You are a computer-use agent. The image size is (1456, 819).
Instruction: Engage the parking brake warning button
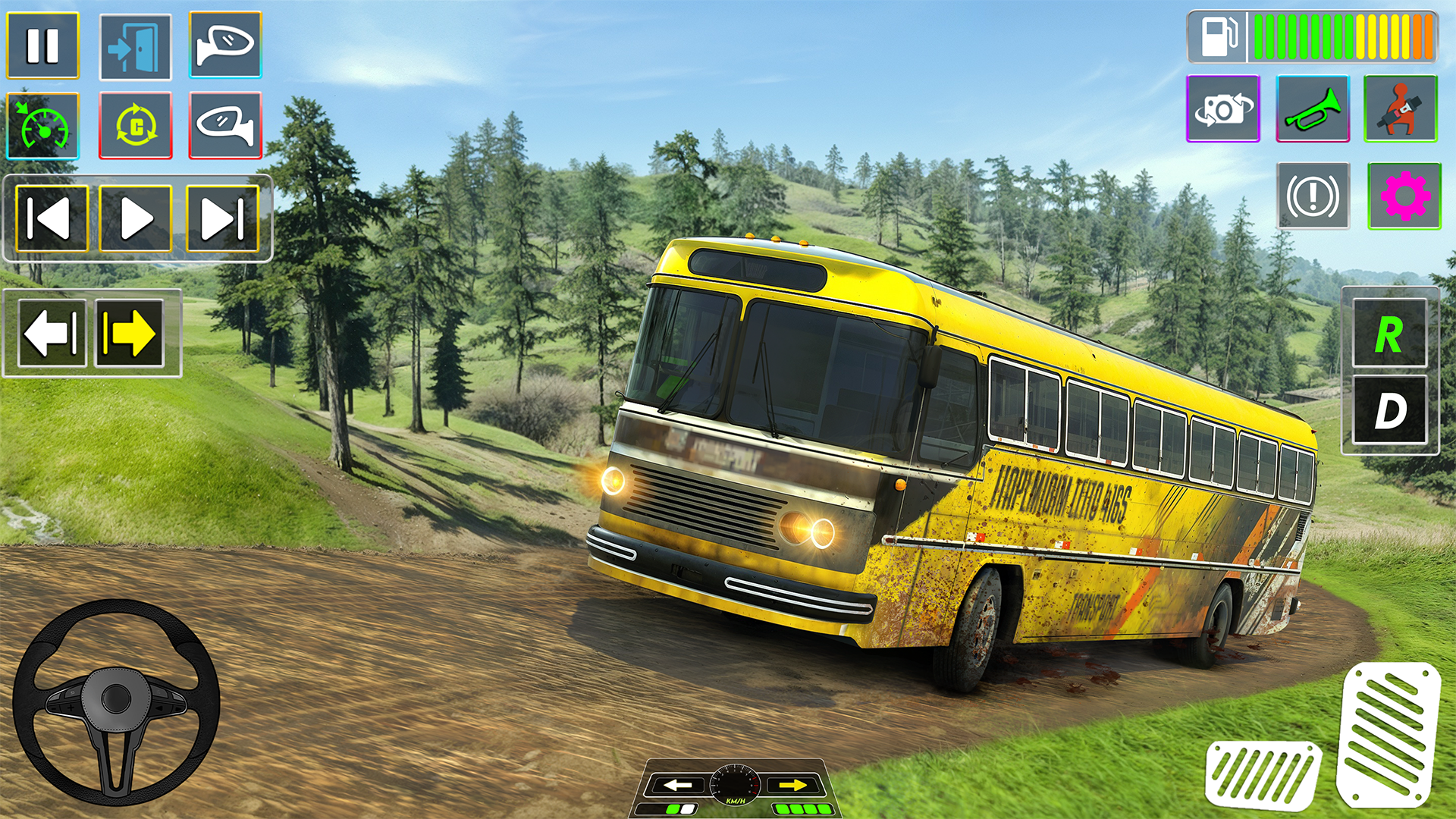pyautogui.click(x=1313, y=196)
